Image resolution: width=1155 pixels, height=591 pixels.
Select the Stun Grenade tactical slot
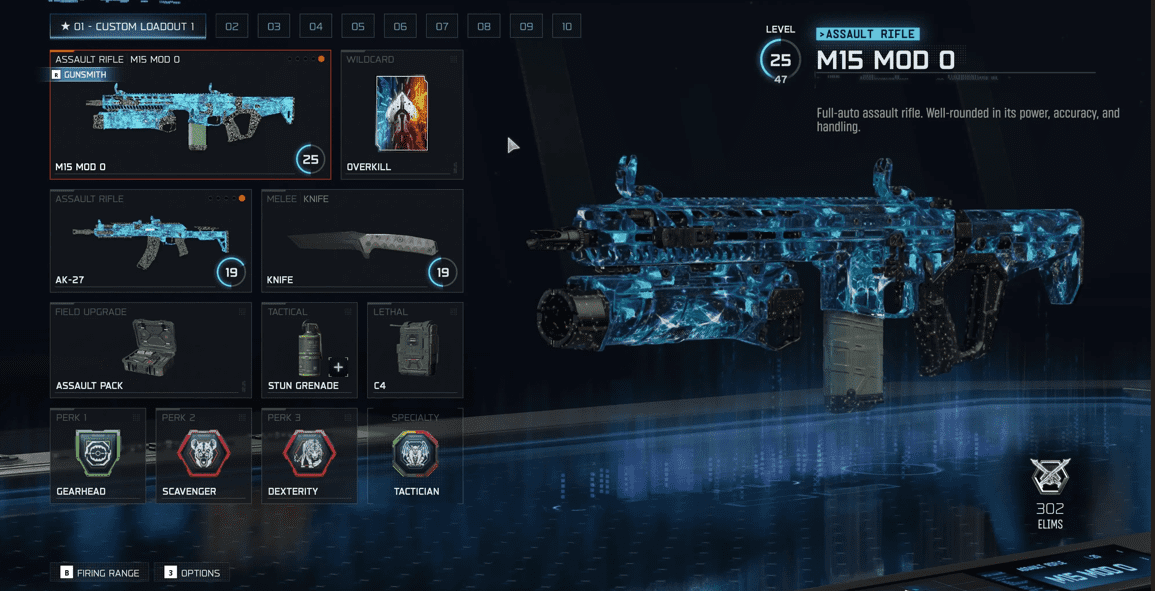(309, 350)
